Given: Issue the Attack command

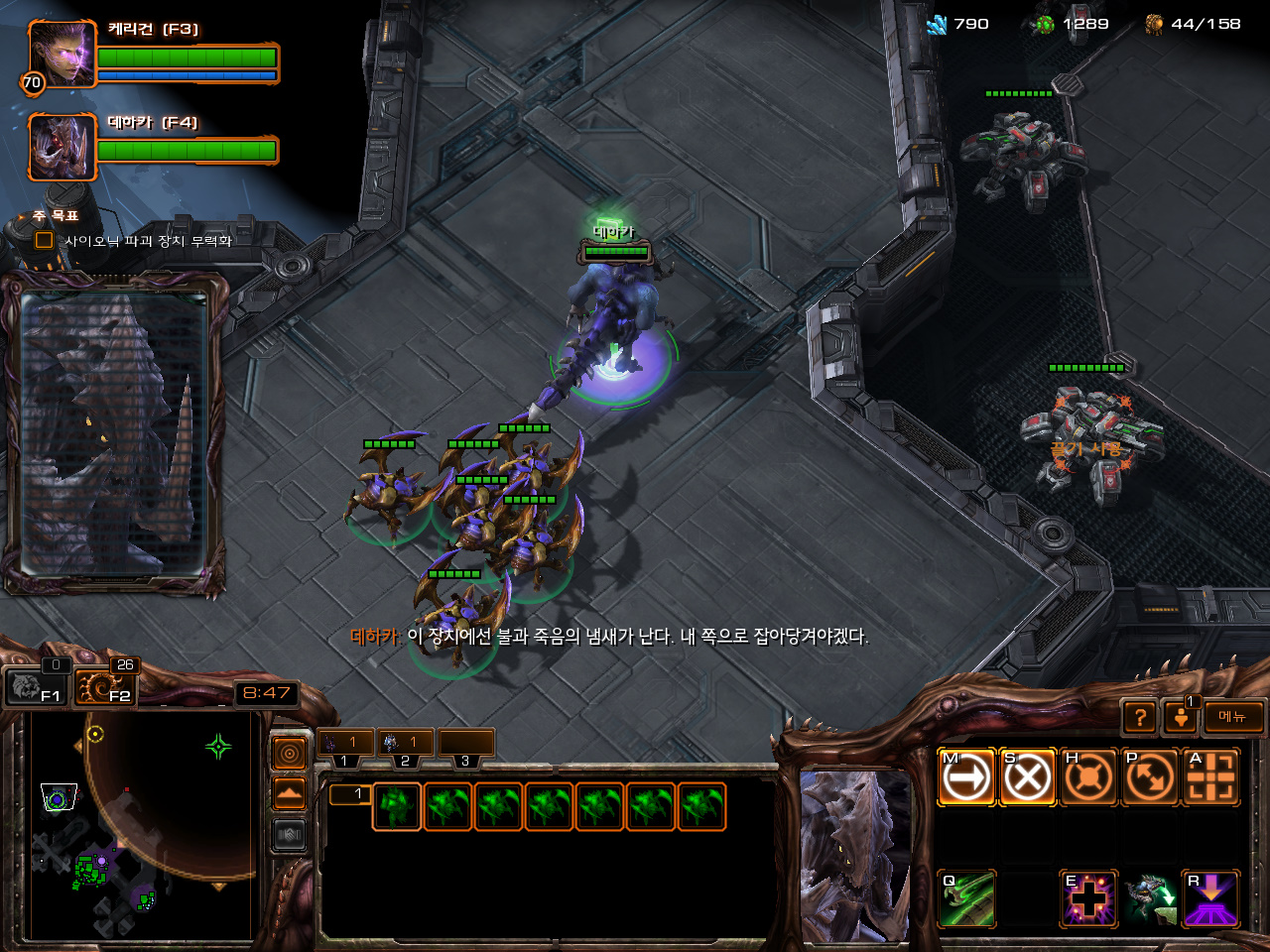Looking at the screenshot, I should [1210, 777].
